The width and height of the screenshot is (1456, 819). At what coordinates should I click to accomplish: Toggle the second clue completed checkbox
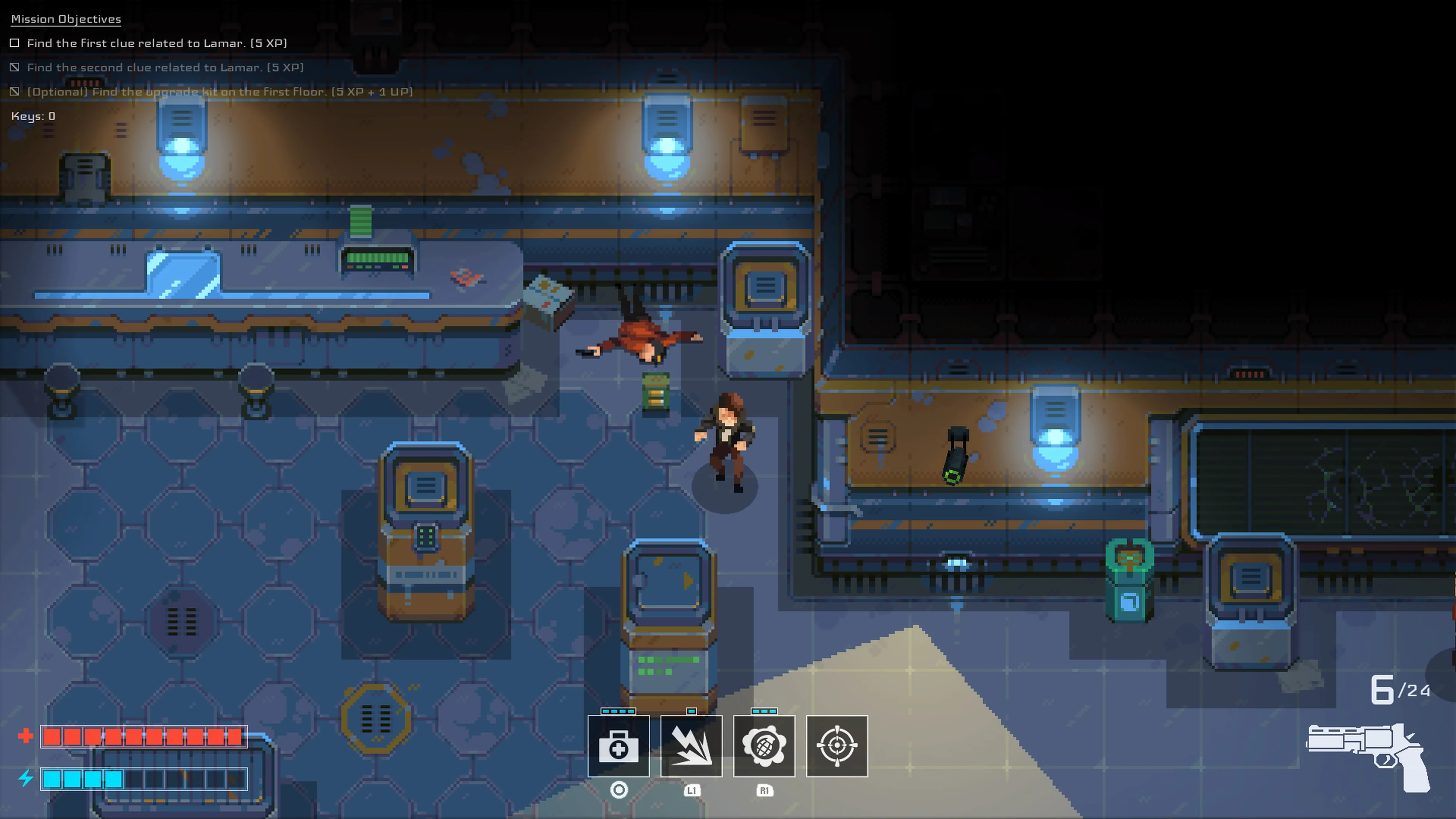[x=14, y=67]
